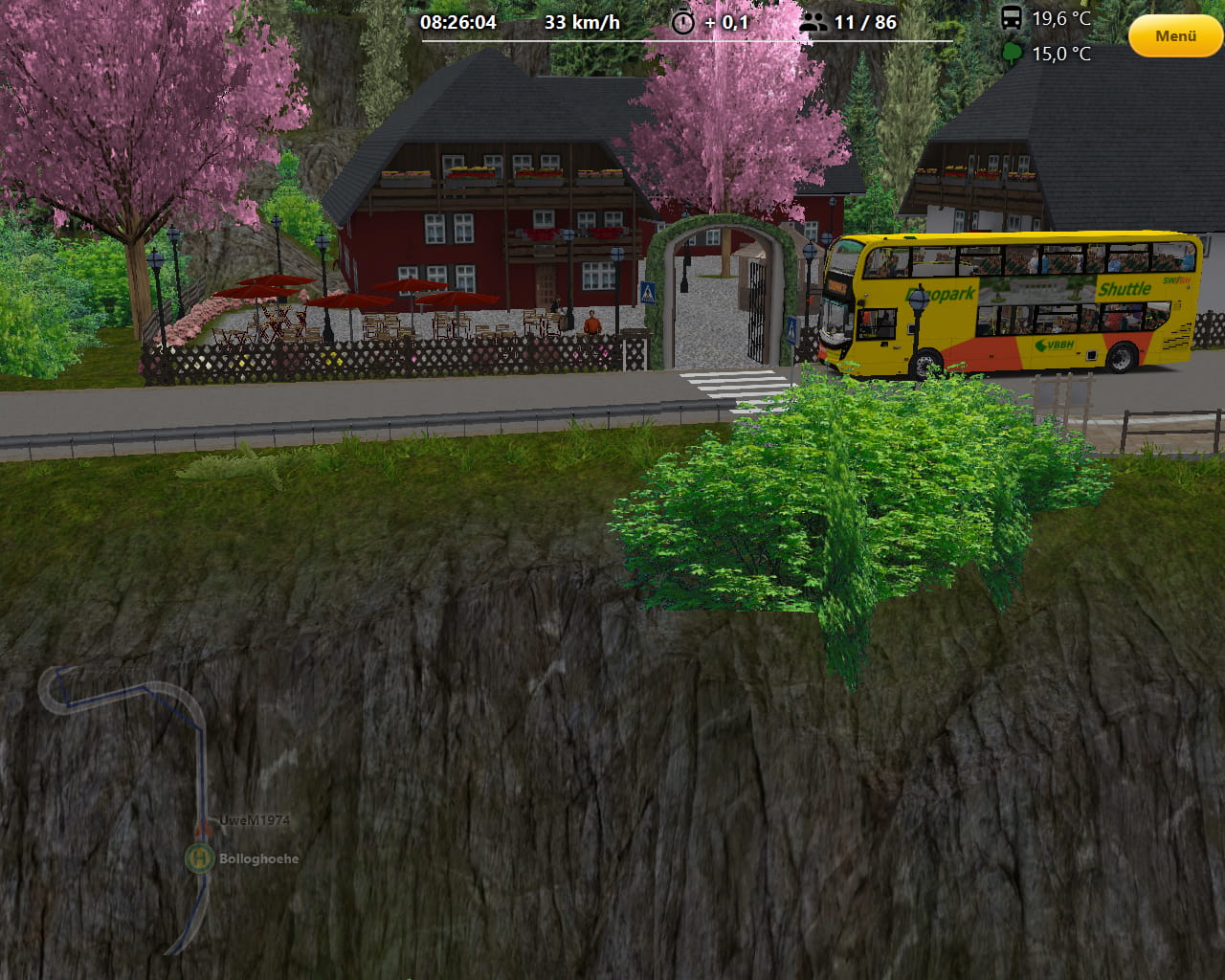This screenshot has height=980, width=1225.
Task: Click the Bolloghoehe bus stop marker on the minimap
Action: [x=199, y=857]
